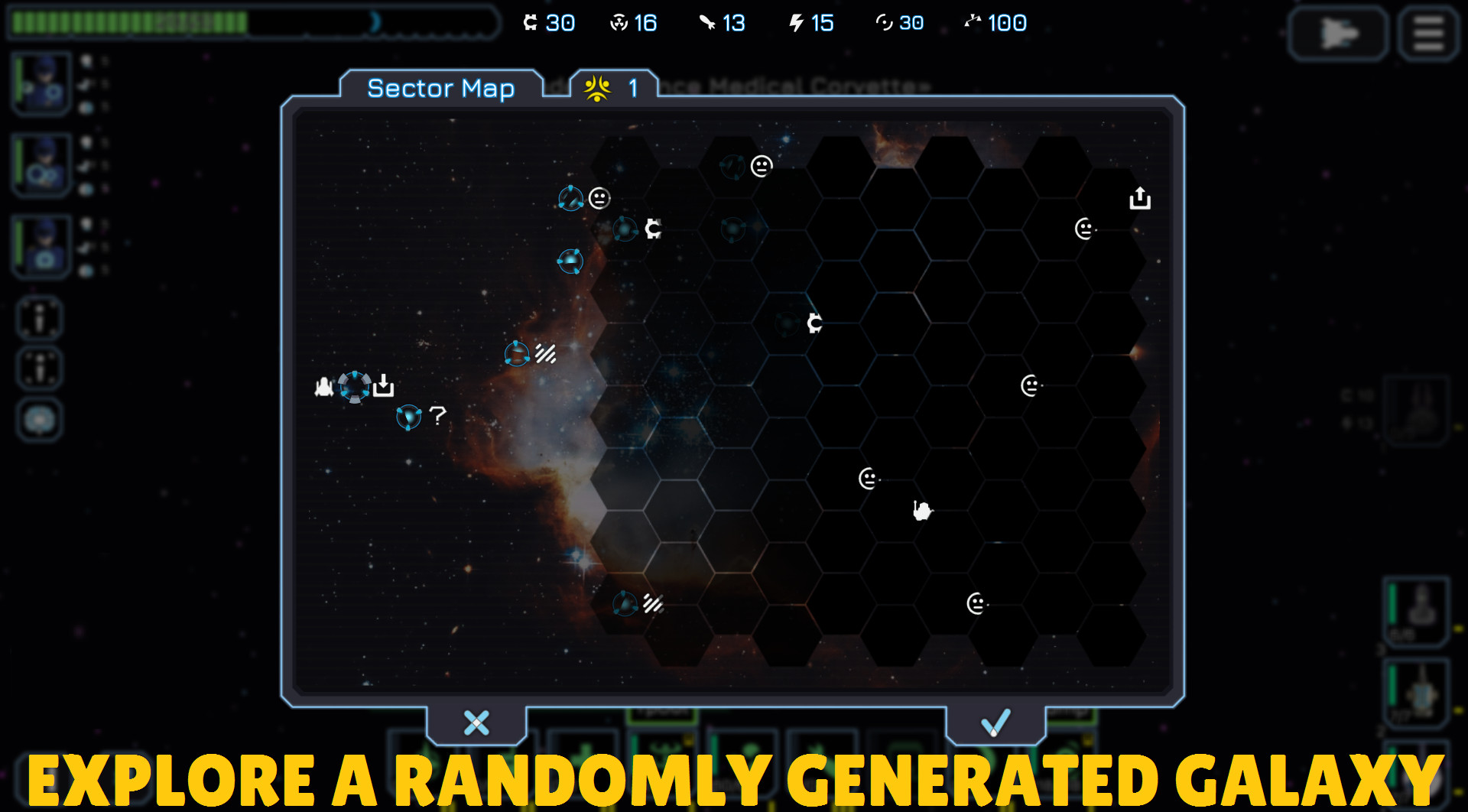Switch to the Sector Map tab
Screen dimensions: 1468x812
[x=442, y=89]
